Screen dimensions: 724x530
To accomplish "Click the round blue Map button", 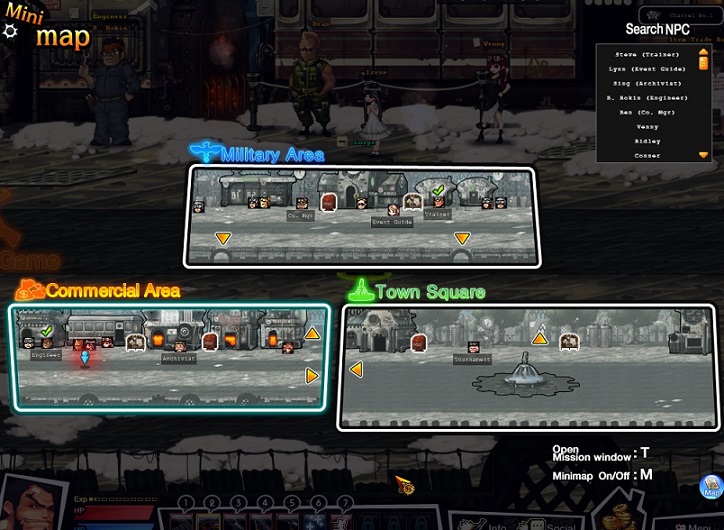I will 712,488.
